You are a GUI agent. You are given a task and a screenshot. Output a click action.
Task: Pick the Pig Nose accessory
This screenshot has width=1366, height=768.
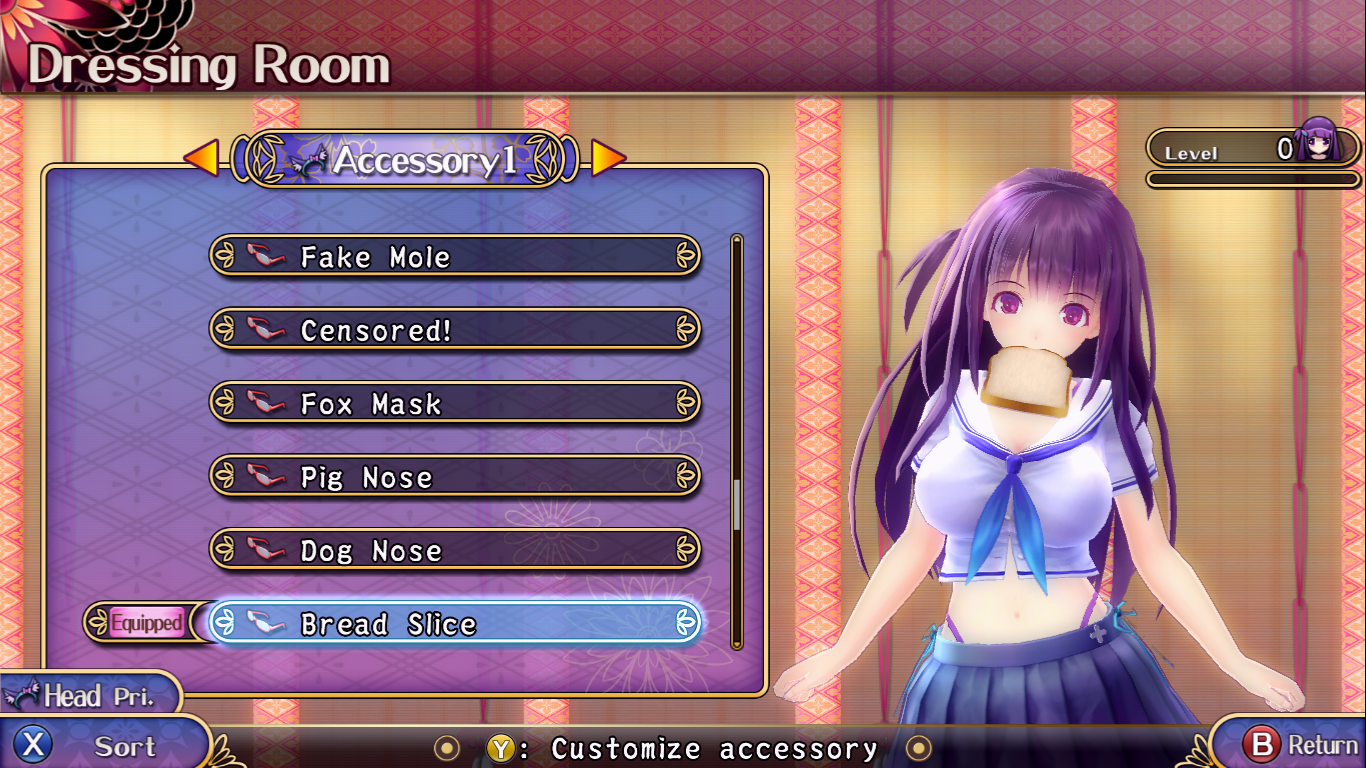[455, 477]
